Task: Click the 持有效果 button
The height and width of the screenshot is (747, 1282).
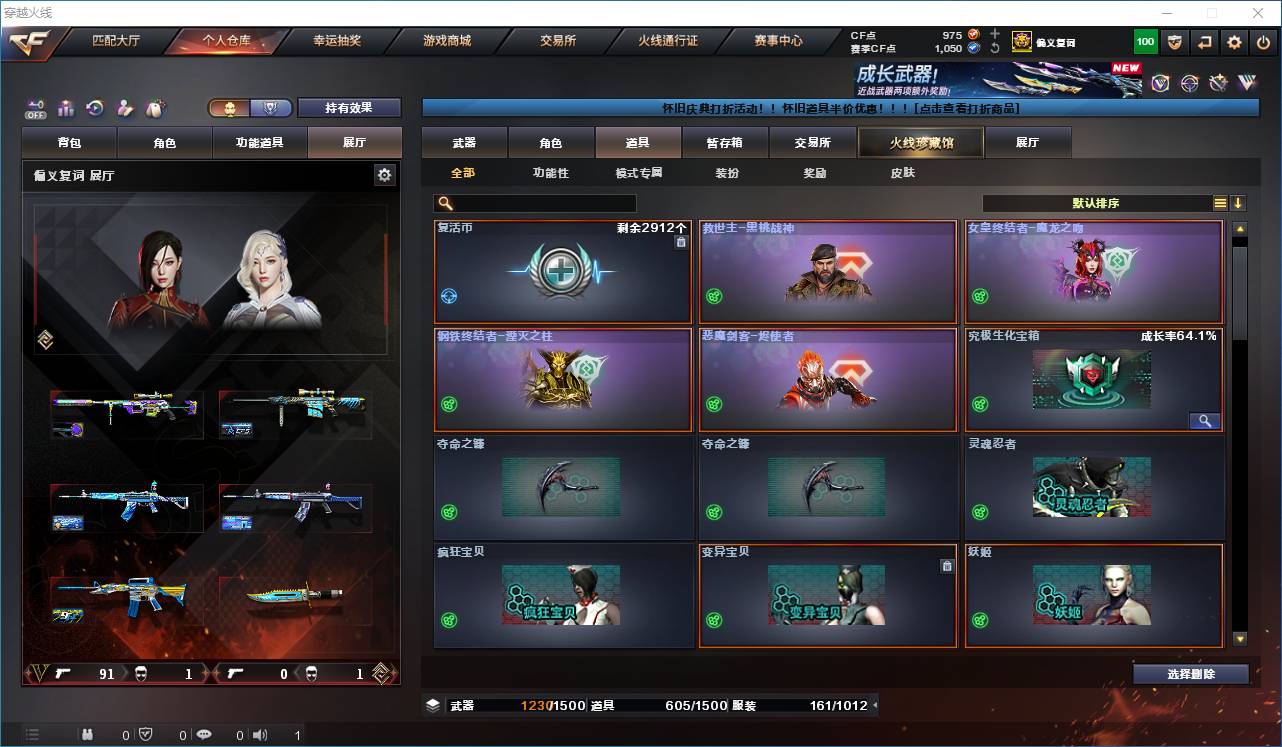Action: [x=348, y=108]
